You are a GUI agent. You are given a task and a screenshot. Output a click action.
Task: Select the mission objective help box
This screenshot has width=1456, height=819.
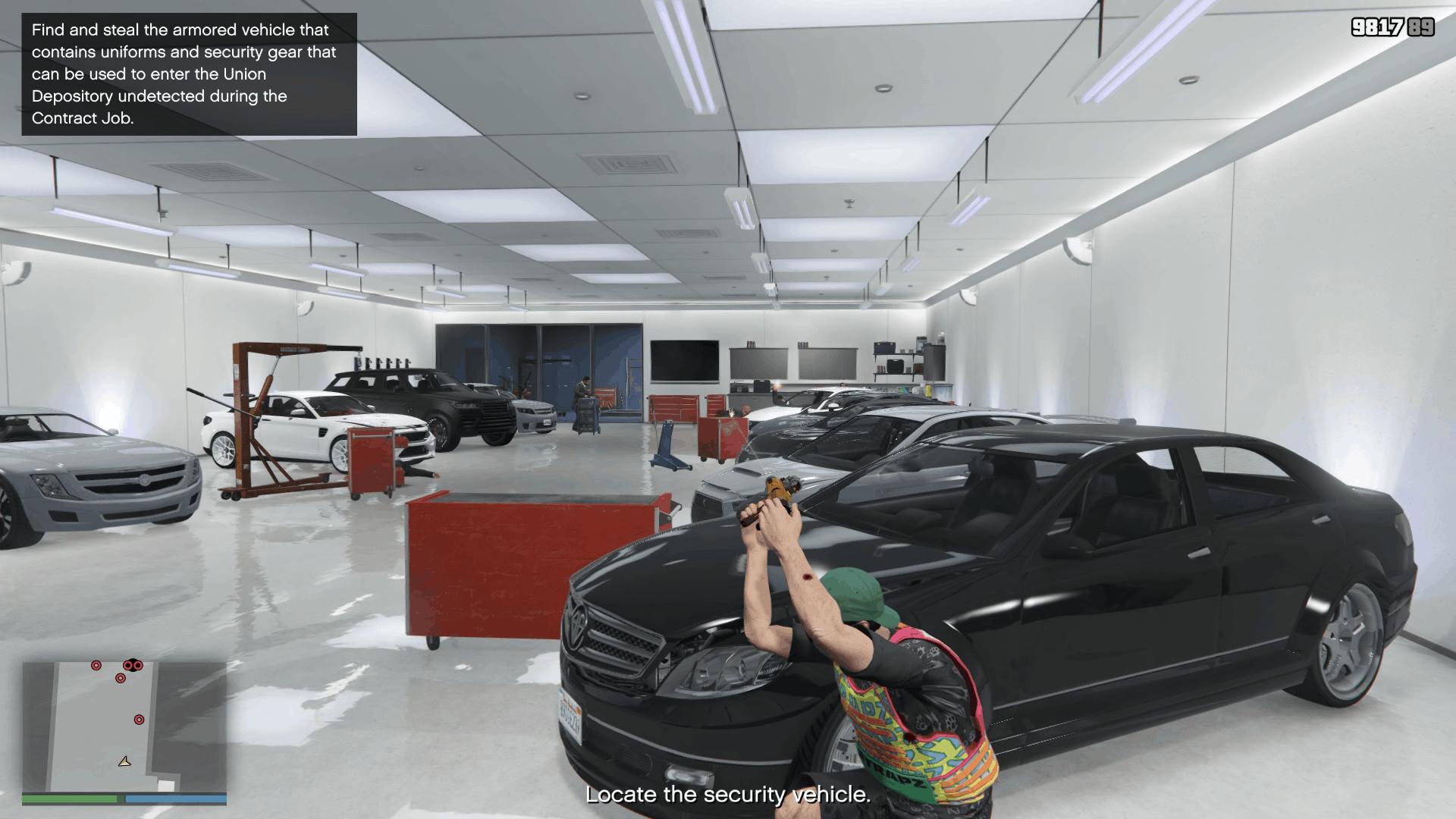click(x=189, y=74)
